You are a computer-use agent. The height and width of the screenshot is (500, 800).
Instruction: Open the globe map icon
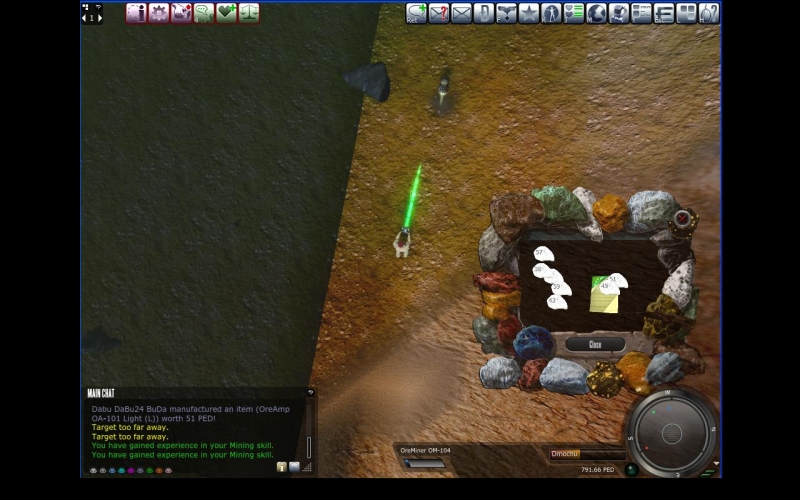596,13
